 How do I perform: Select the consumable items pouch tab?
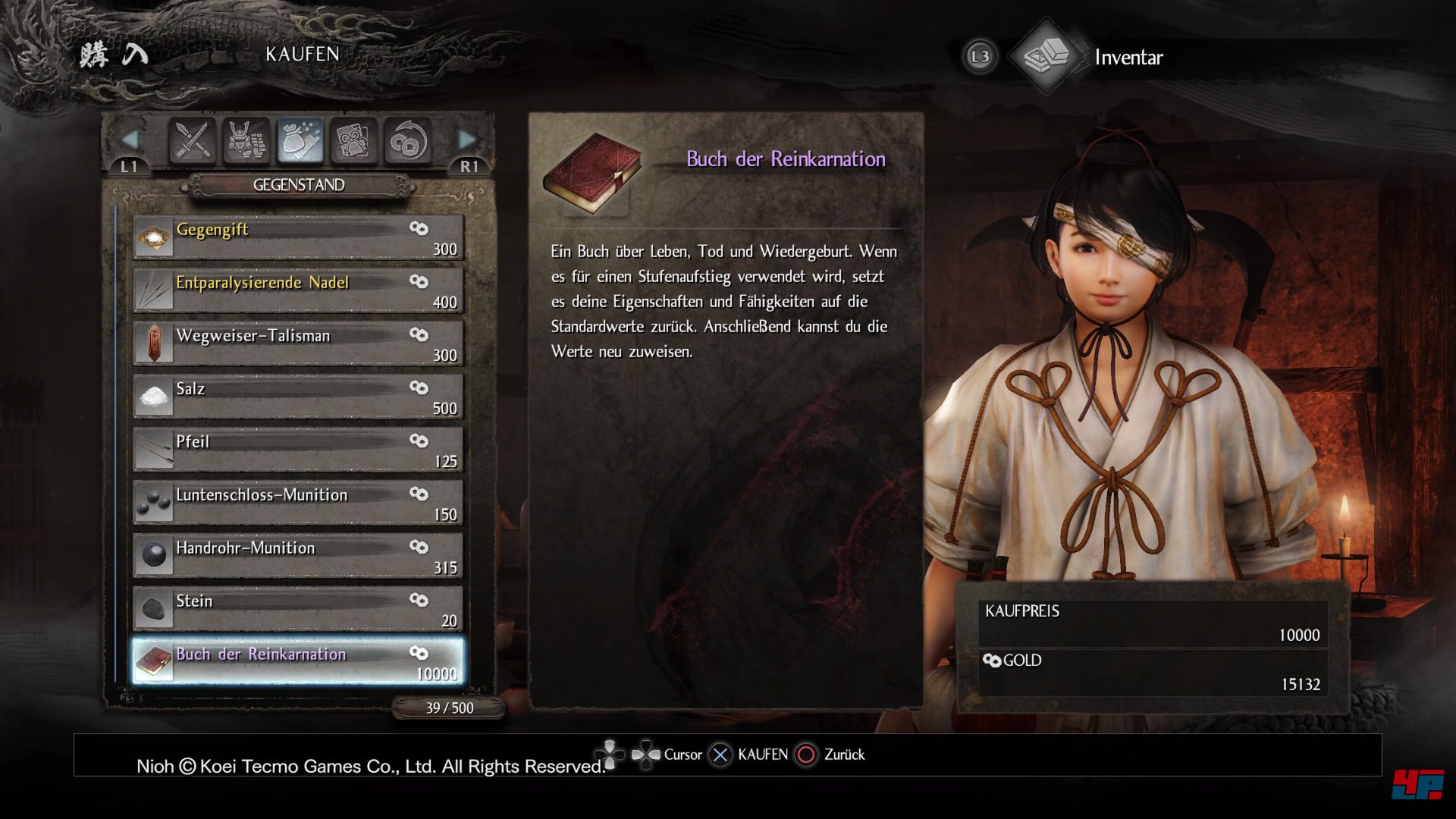(300, 140)
